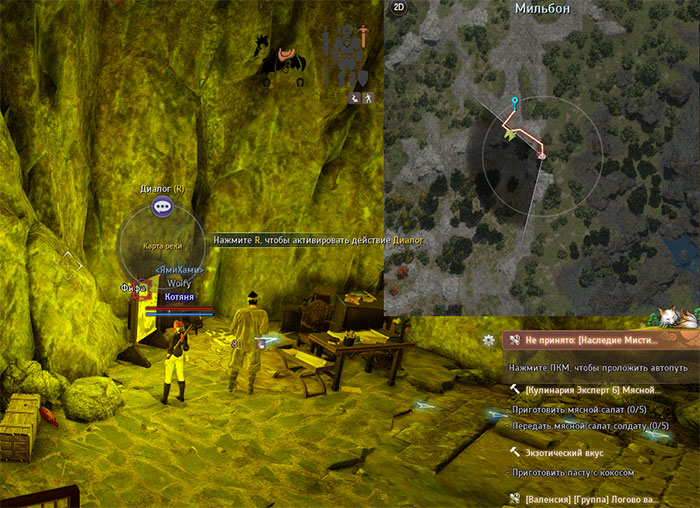Open the minimap of Мильбон area
This screenshot has width=700, height=508.
point(541,158)
